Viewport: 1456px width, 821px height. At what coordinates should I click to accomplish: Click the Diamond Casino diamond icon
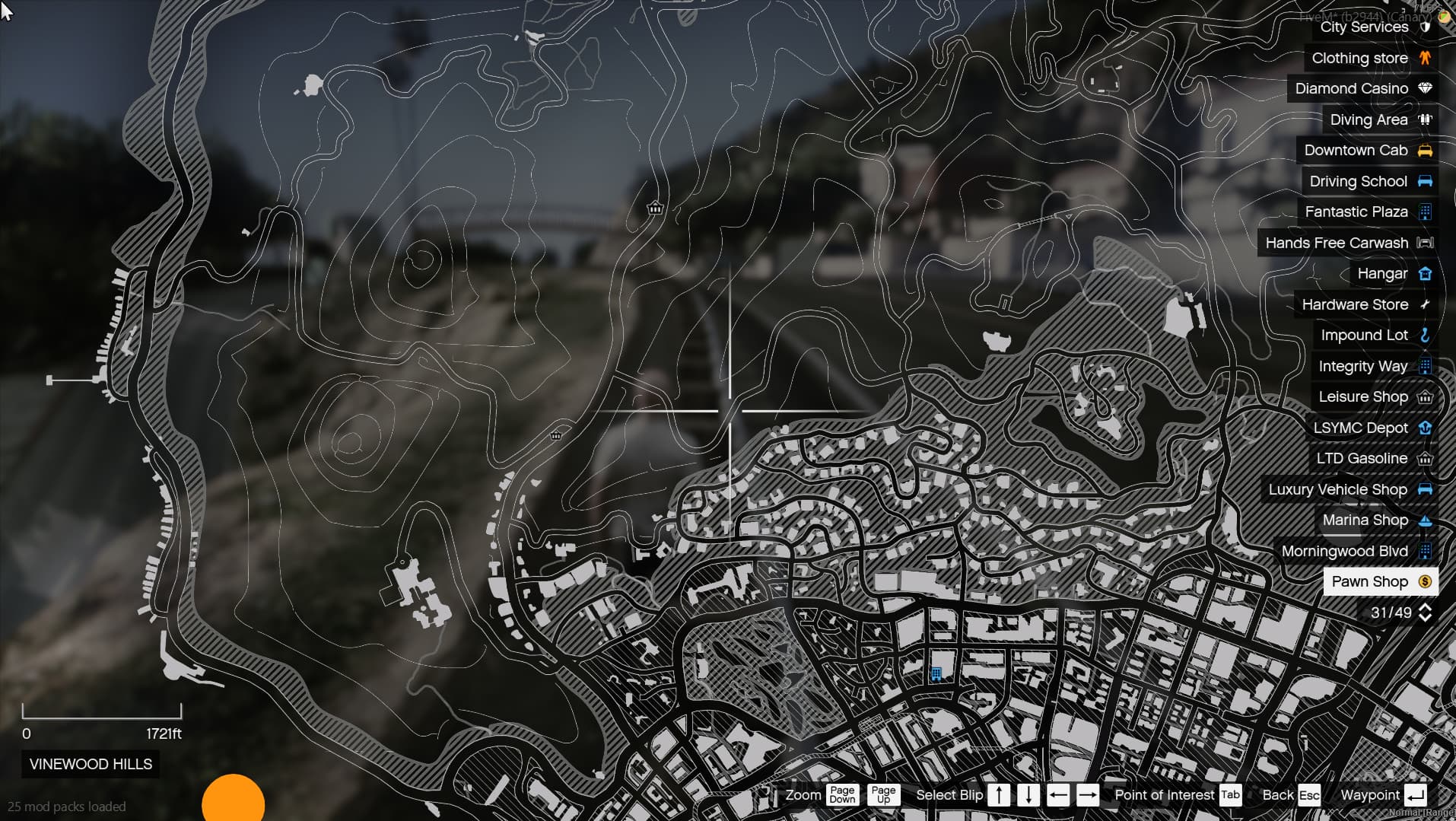[1424, 88]
